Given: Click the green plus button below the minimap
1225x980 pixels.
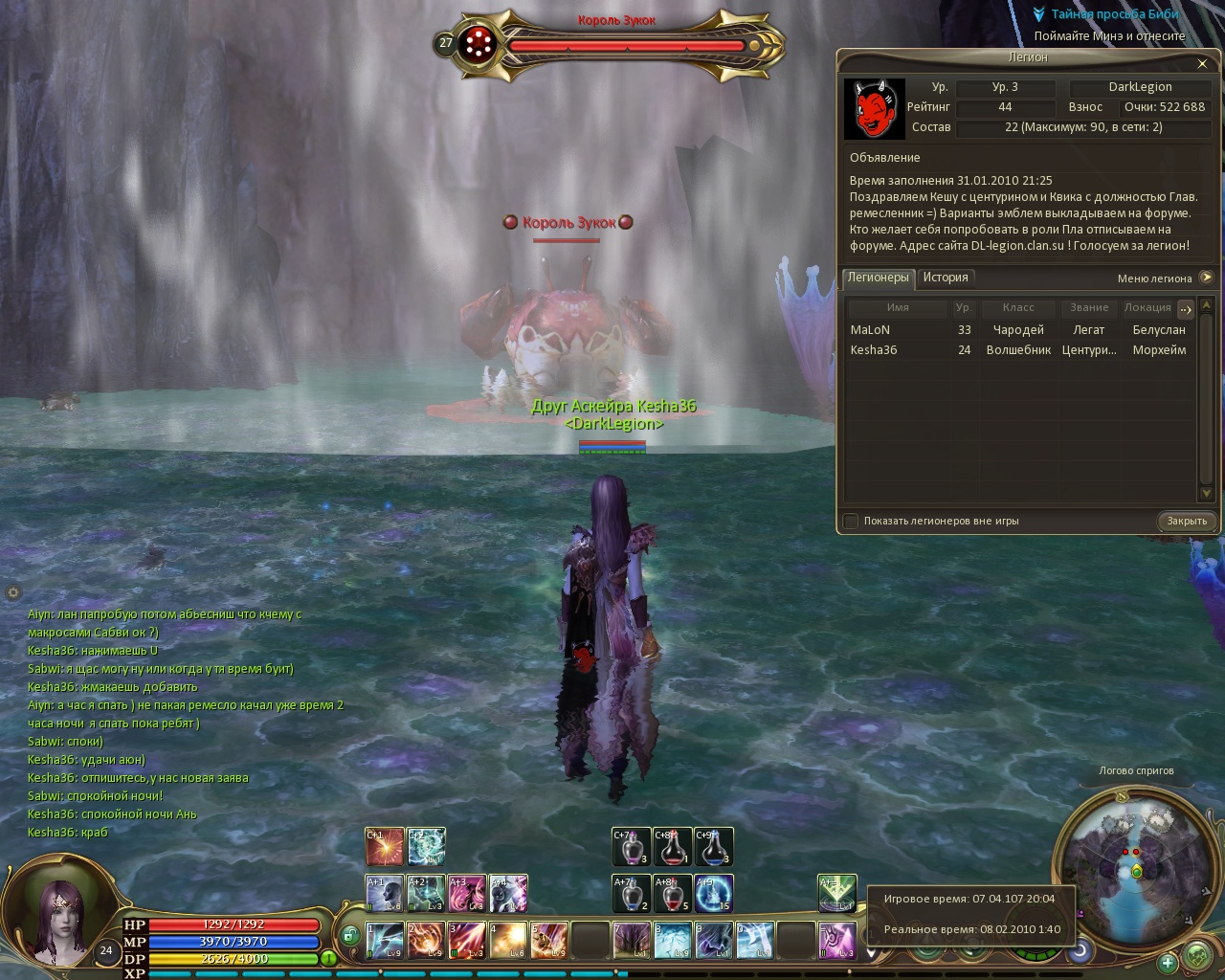Looking at the screenshot, I should pyautogui.click(x=1168, y=963).
